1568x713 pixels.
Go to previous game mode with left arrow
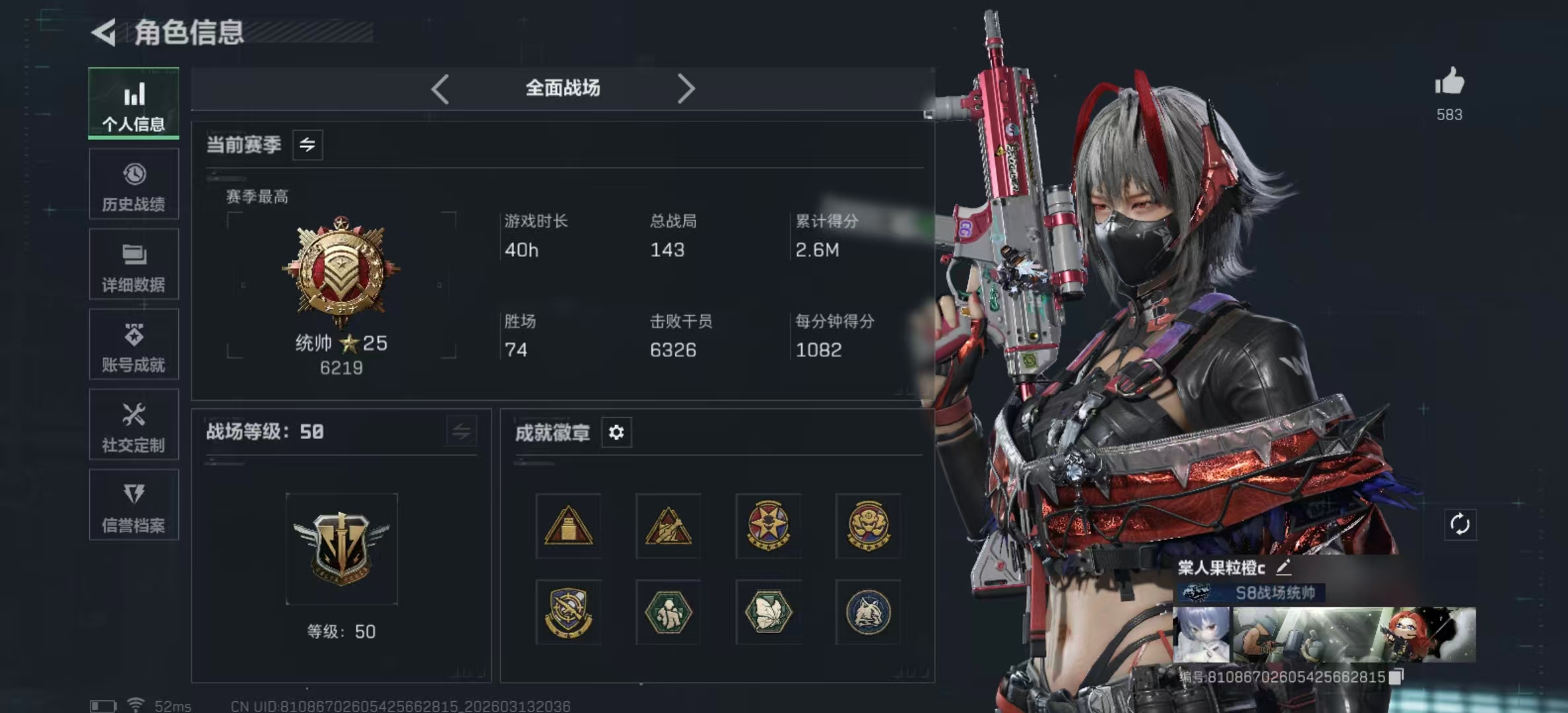pos(440,88)
